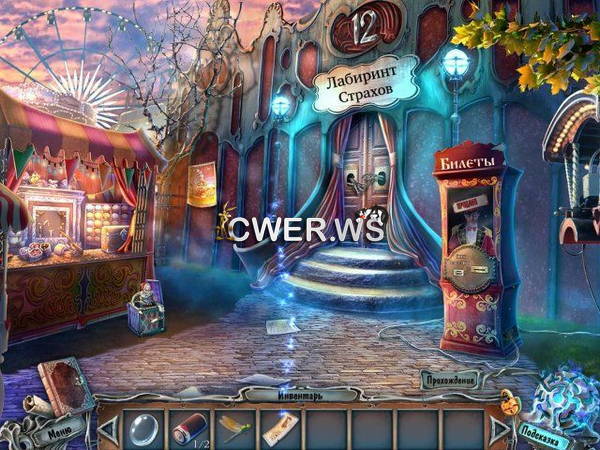Use the Подсказка hint button
This screenshot has height=450, width=600.
coord(545,432)
